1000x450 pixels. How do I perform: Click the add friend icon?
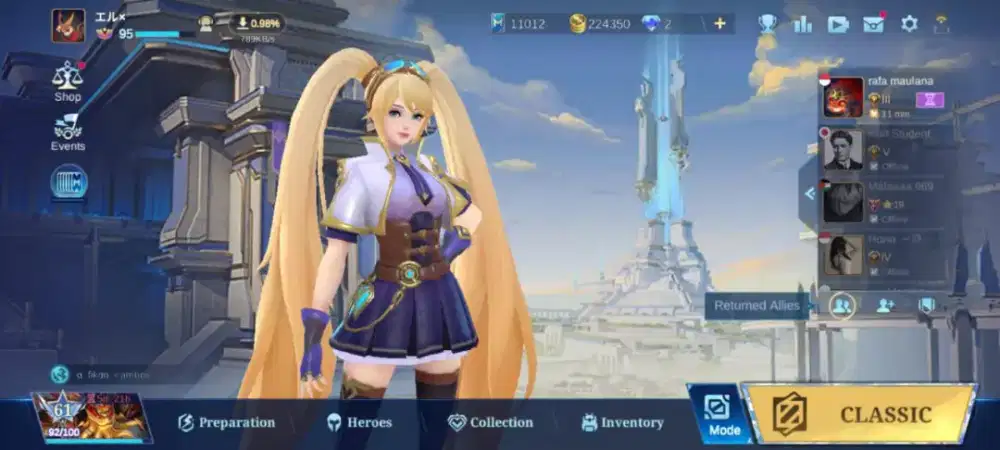(x=885, y=305)
